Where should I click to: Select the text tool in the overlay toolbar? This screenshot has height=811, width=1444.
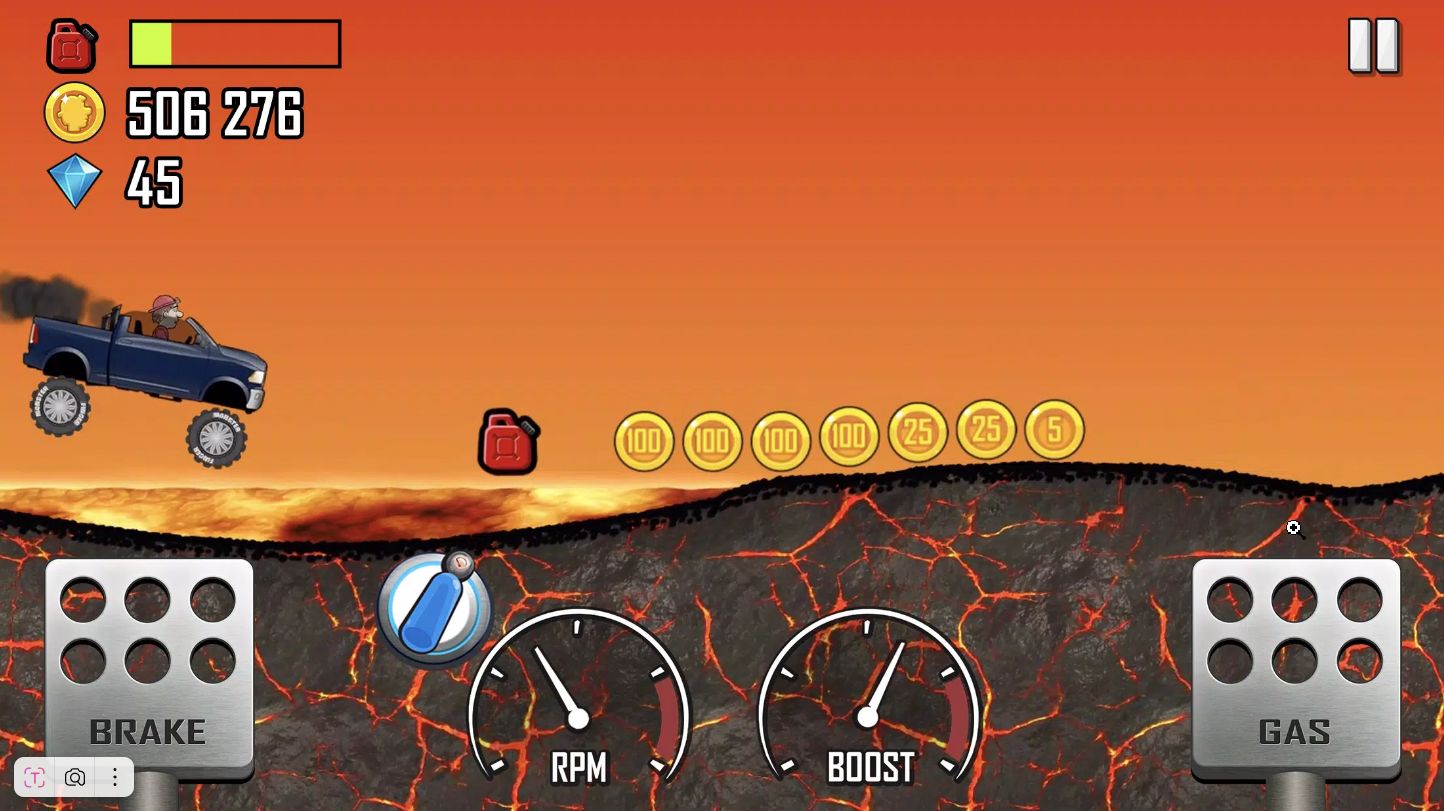(34, 777)
